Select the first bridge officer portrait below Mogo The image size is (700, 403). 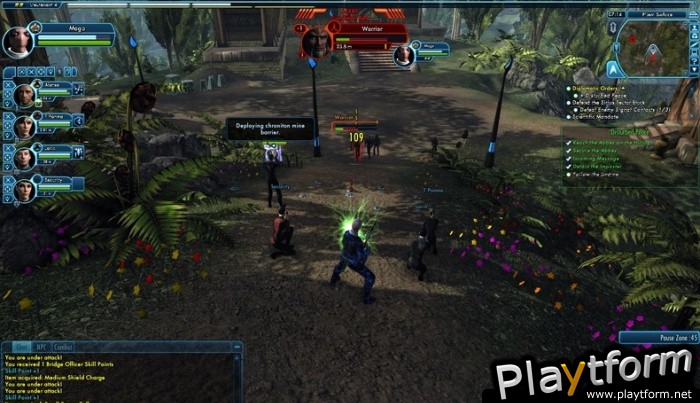pyautogui.click(x=23, y=95)
